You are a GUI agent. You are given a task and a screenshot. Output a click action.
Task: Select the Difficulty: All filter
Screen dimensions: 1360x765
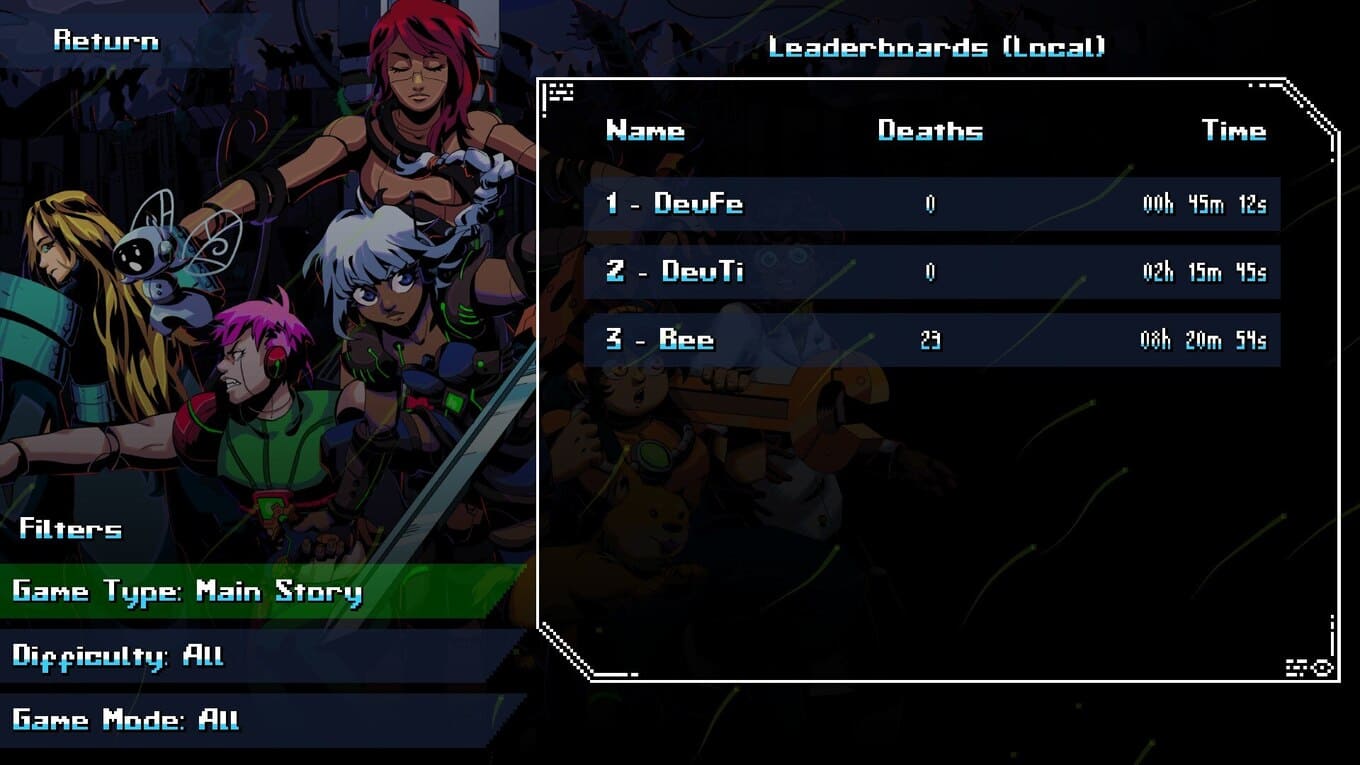point(118,656)
